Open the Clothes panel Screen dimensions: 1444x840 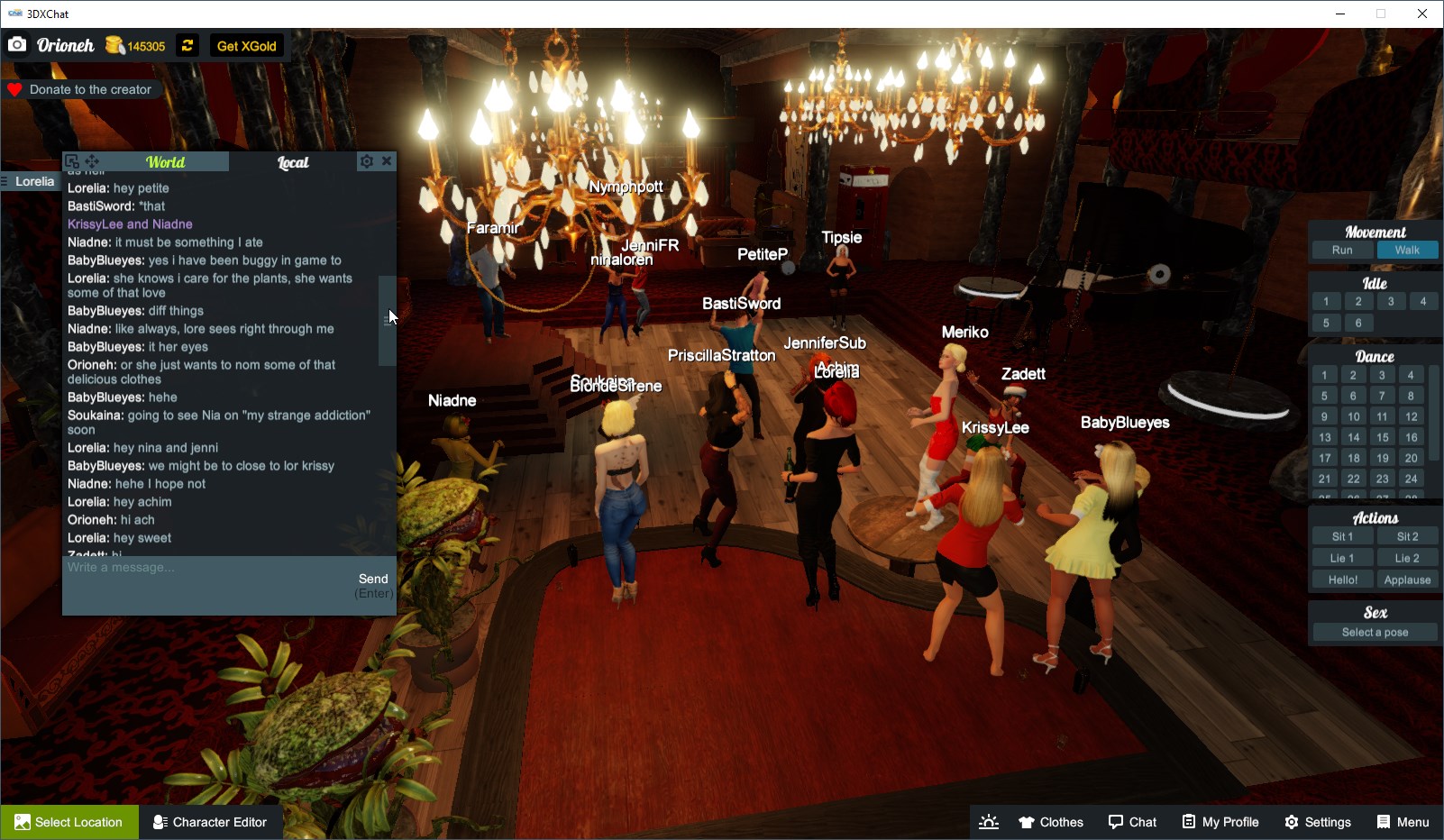click(1050, 821)
